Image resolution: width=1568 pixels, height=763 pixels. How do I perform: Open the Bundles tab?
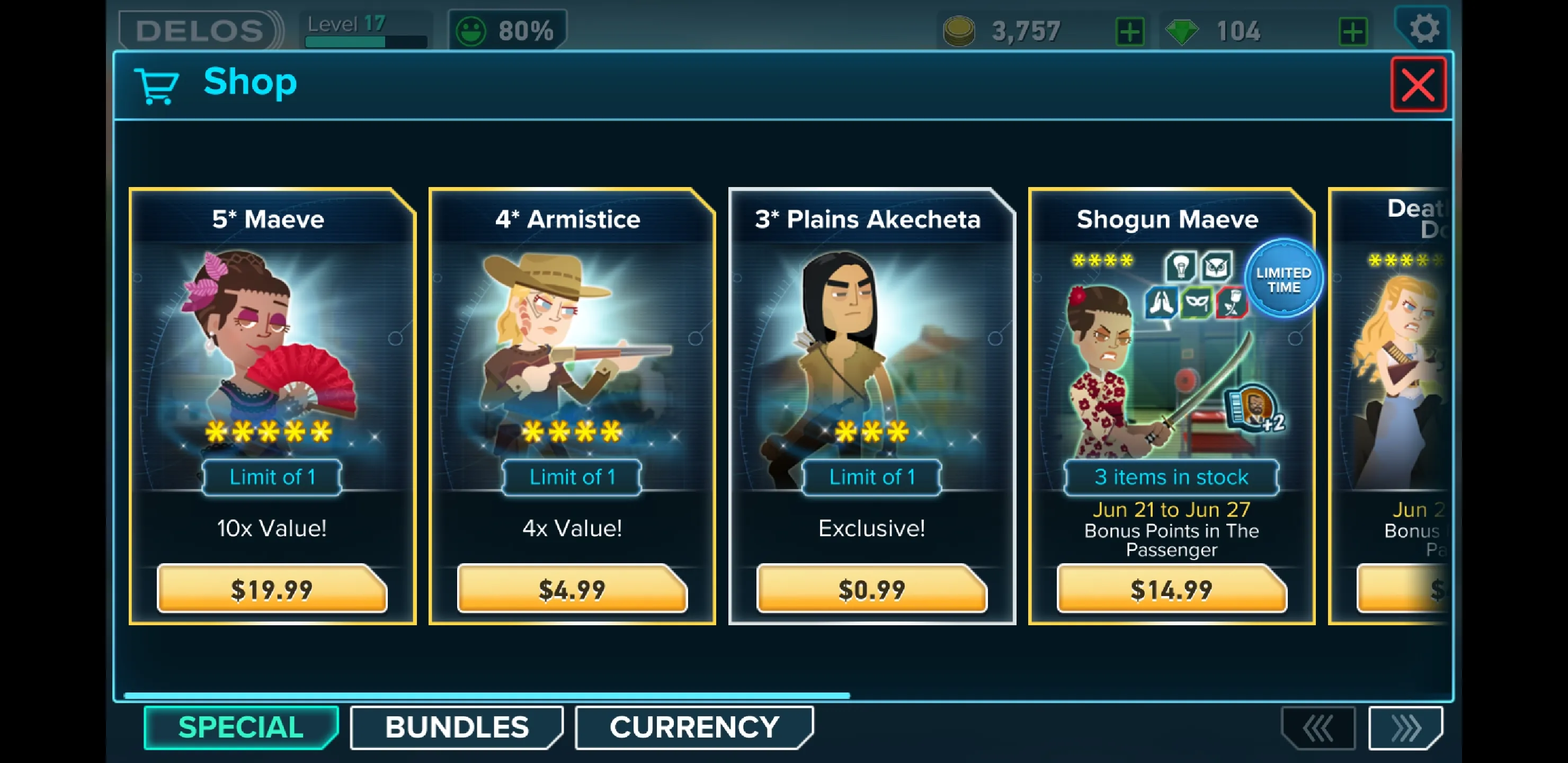(x=457, y=727)
